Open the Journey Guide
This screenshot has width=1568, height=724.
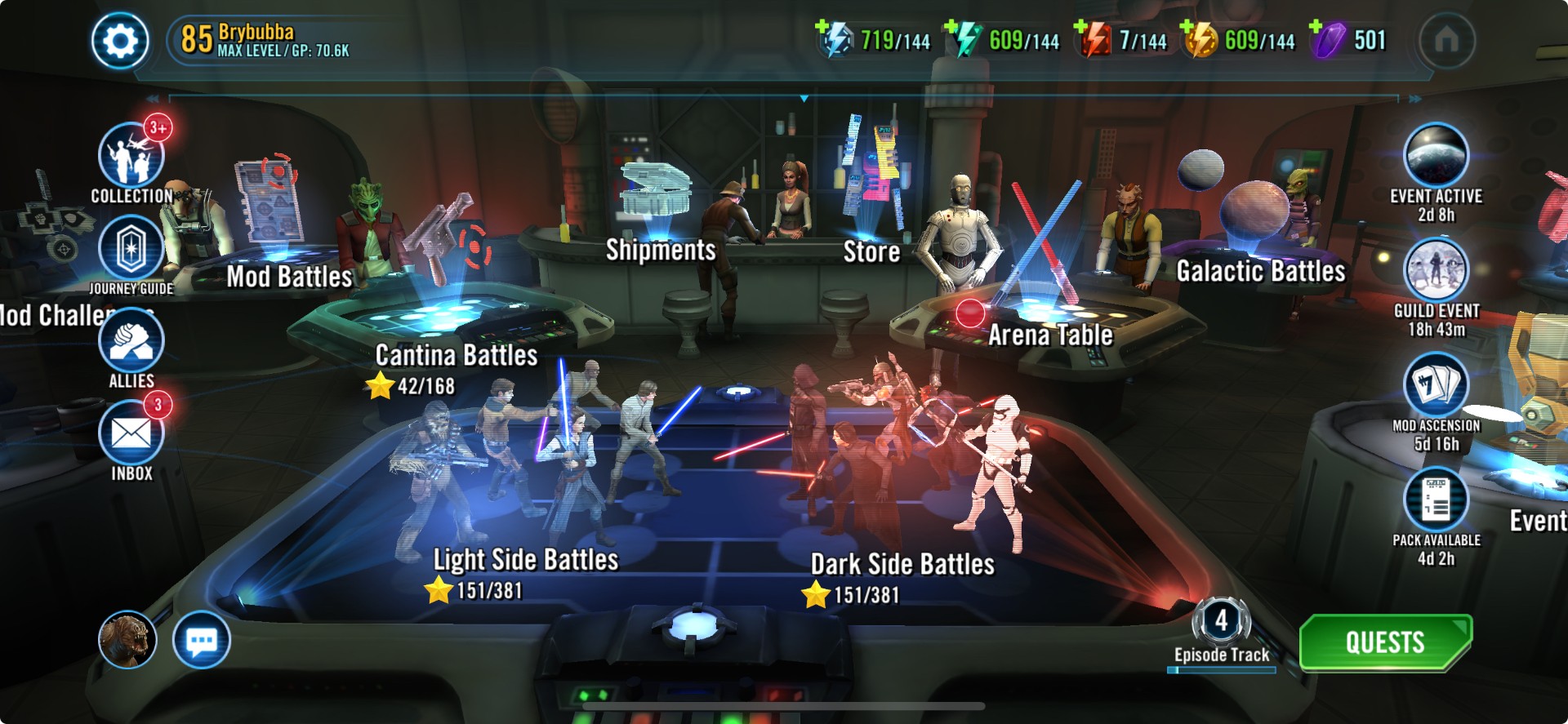pyautogui.click(x=131, y=248)
